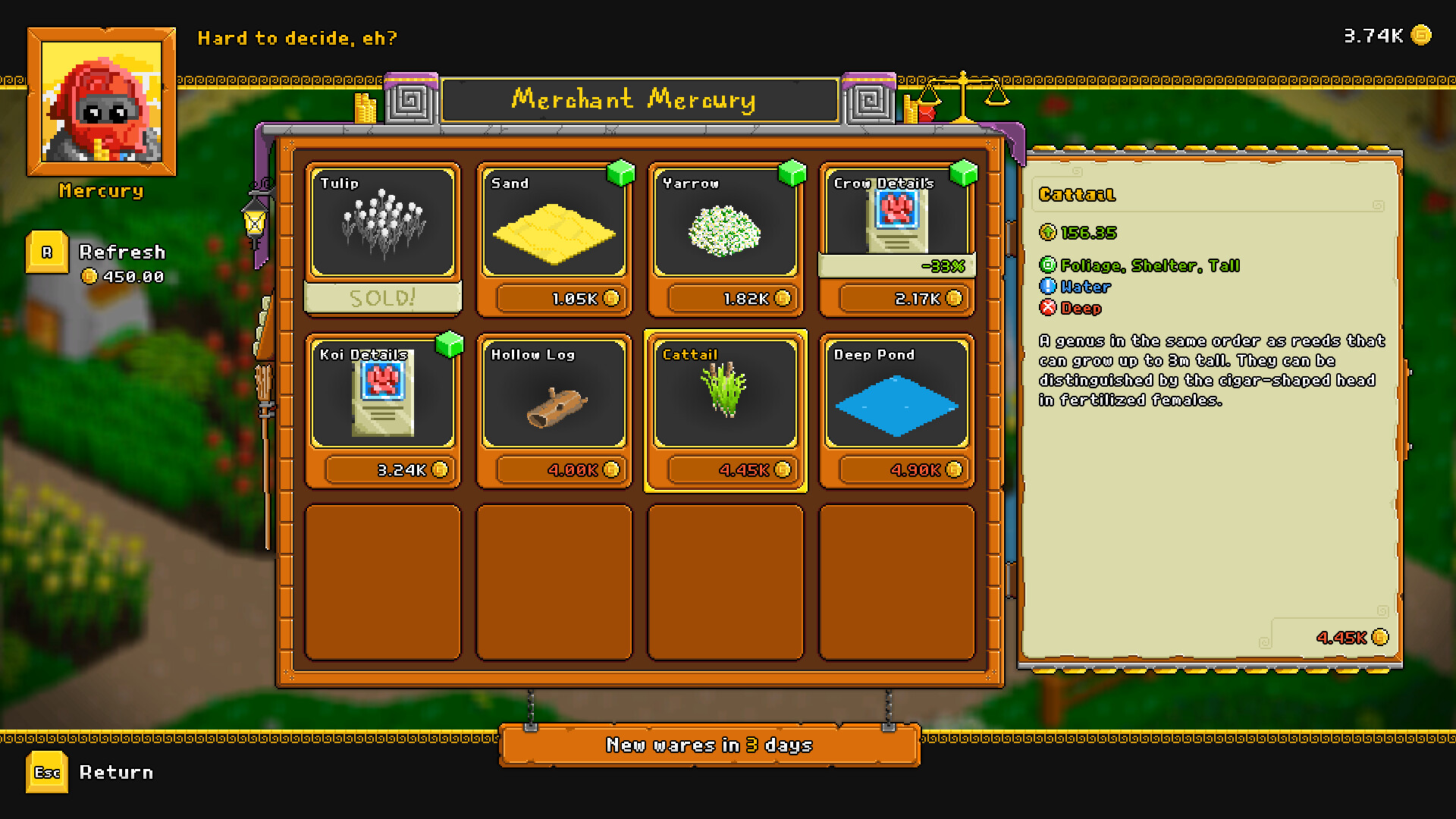Click the -33% discount banner on Crow Details
The width and height of the screenshot is (1456, 819).
point(896,266)
